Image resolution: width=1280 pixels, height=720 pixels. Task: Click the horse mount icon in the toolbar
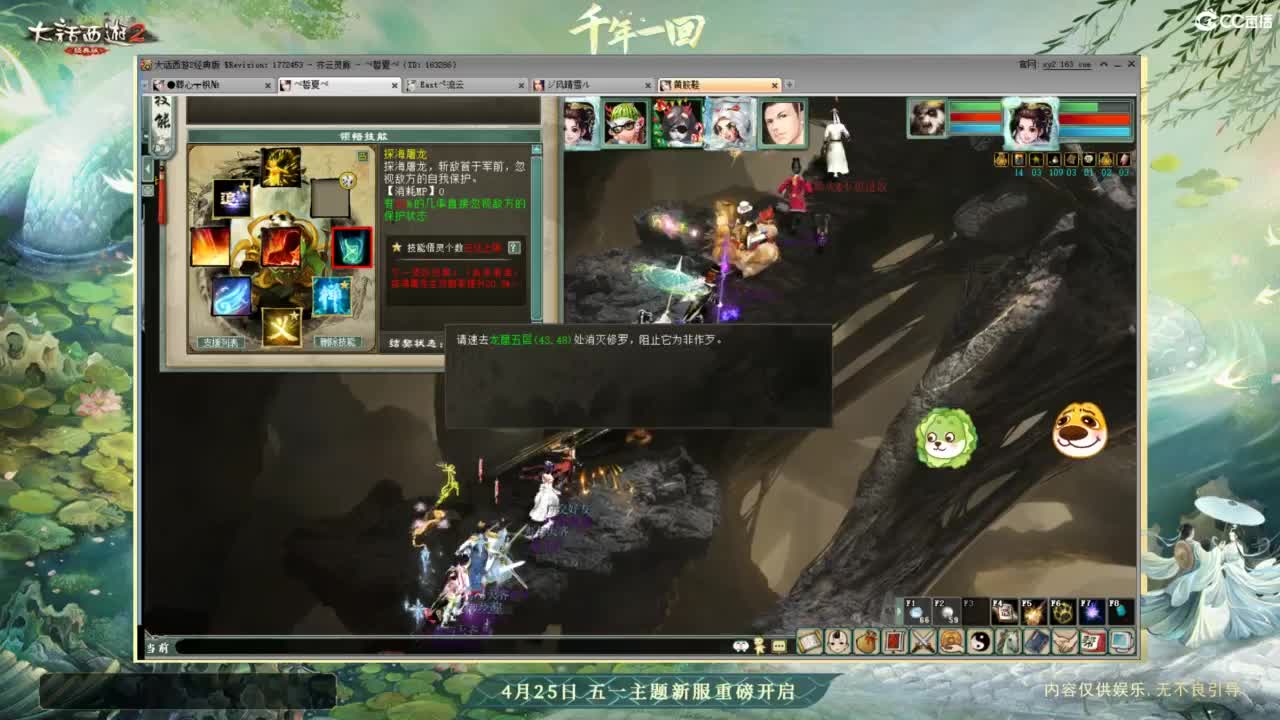(x=1011, y=640)
